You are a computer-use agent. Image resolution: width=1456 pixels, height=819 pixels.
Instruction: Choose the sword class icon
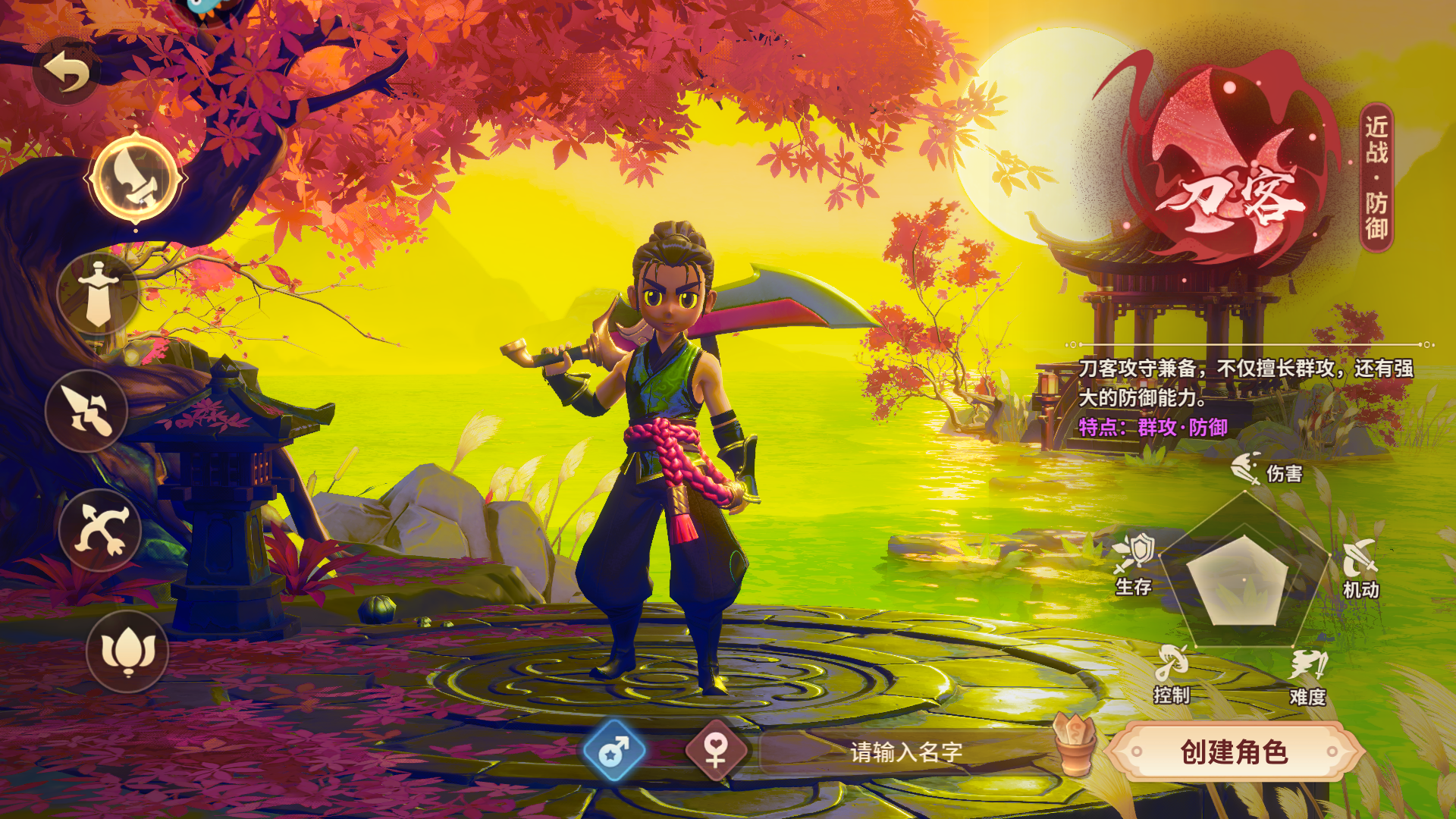pos(99,294)
